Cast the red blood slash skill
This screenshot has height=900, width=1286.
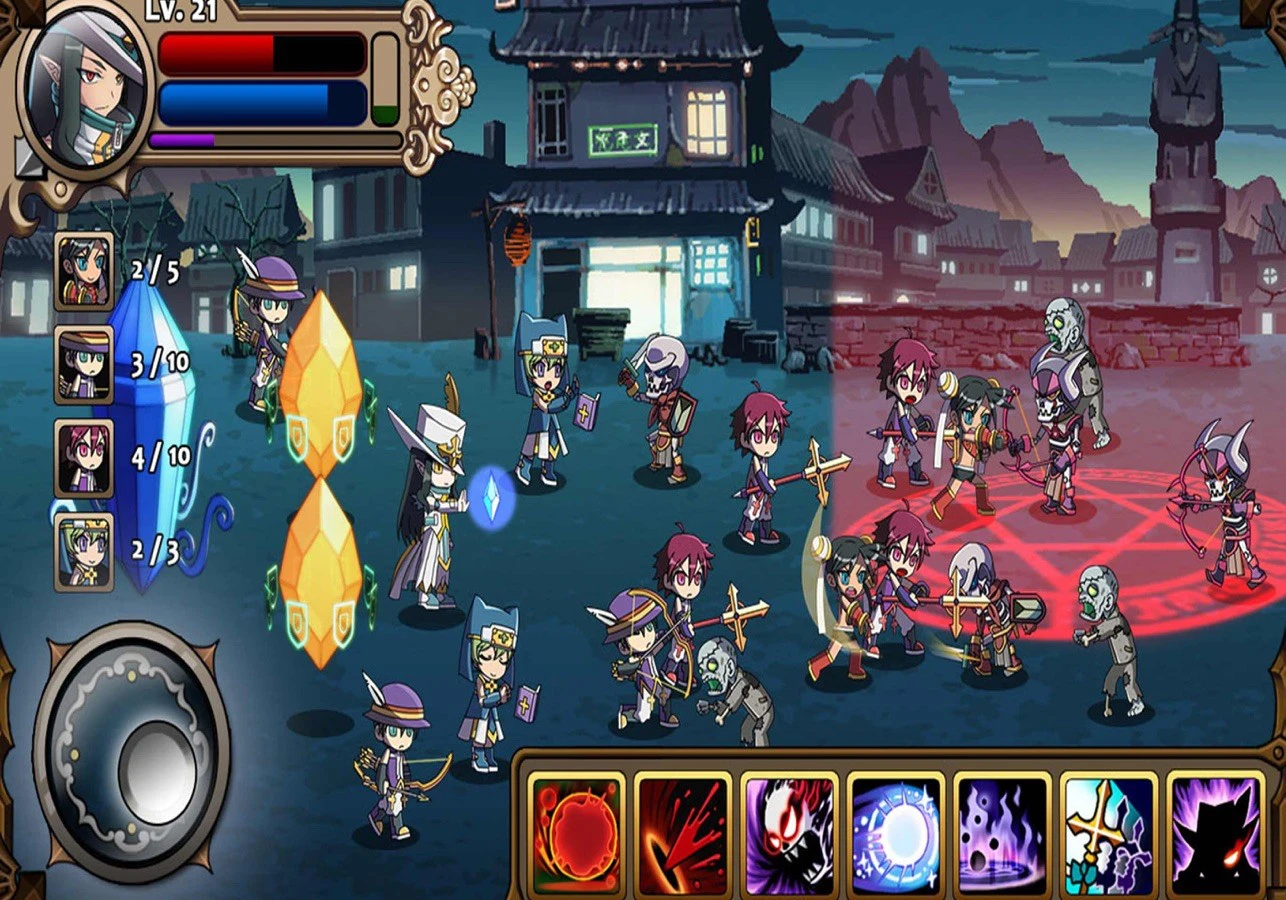coord(684,834)
